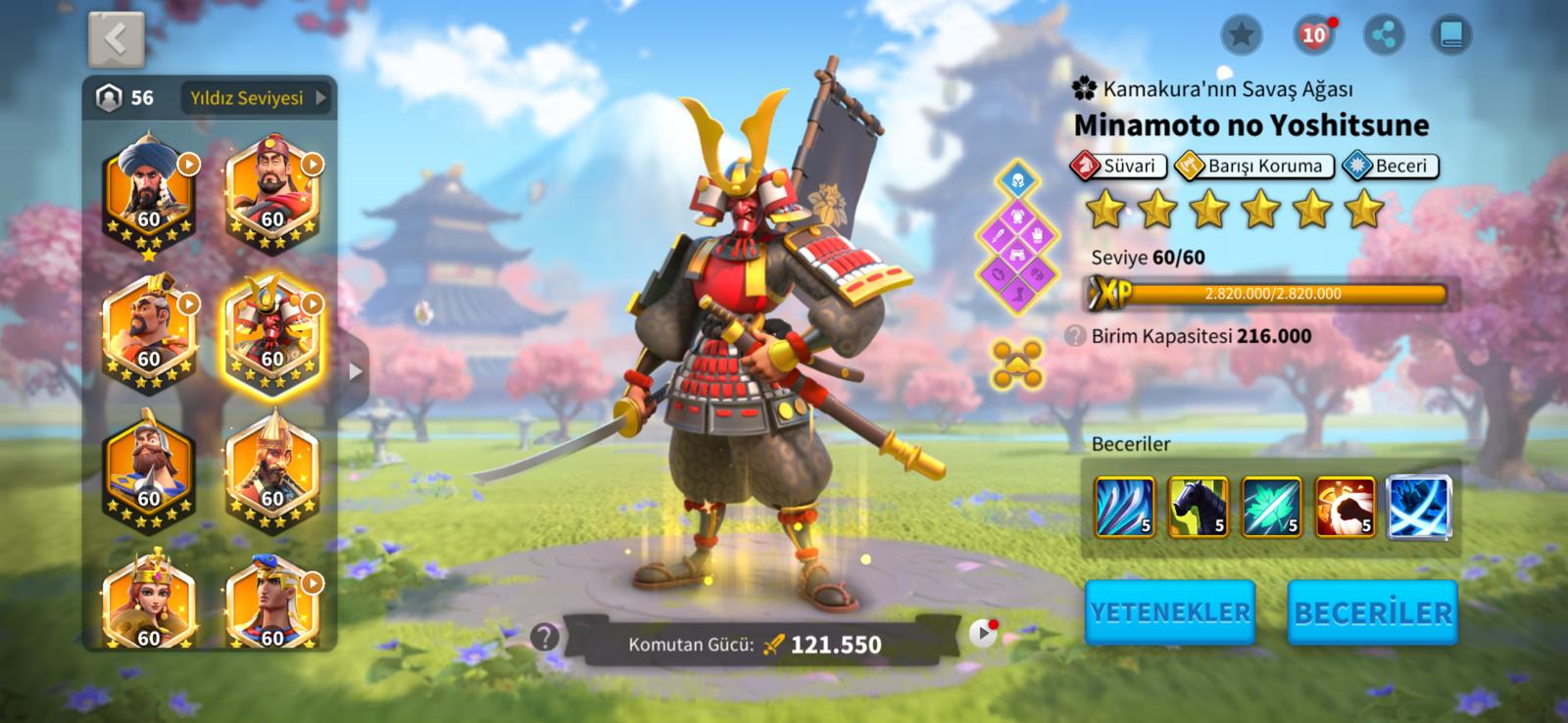Show Birim Kapasitesi help tooltip
Screen dimensions: 1568x723
click(1075, 336)
